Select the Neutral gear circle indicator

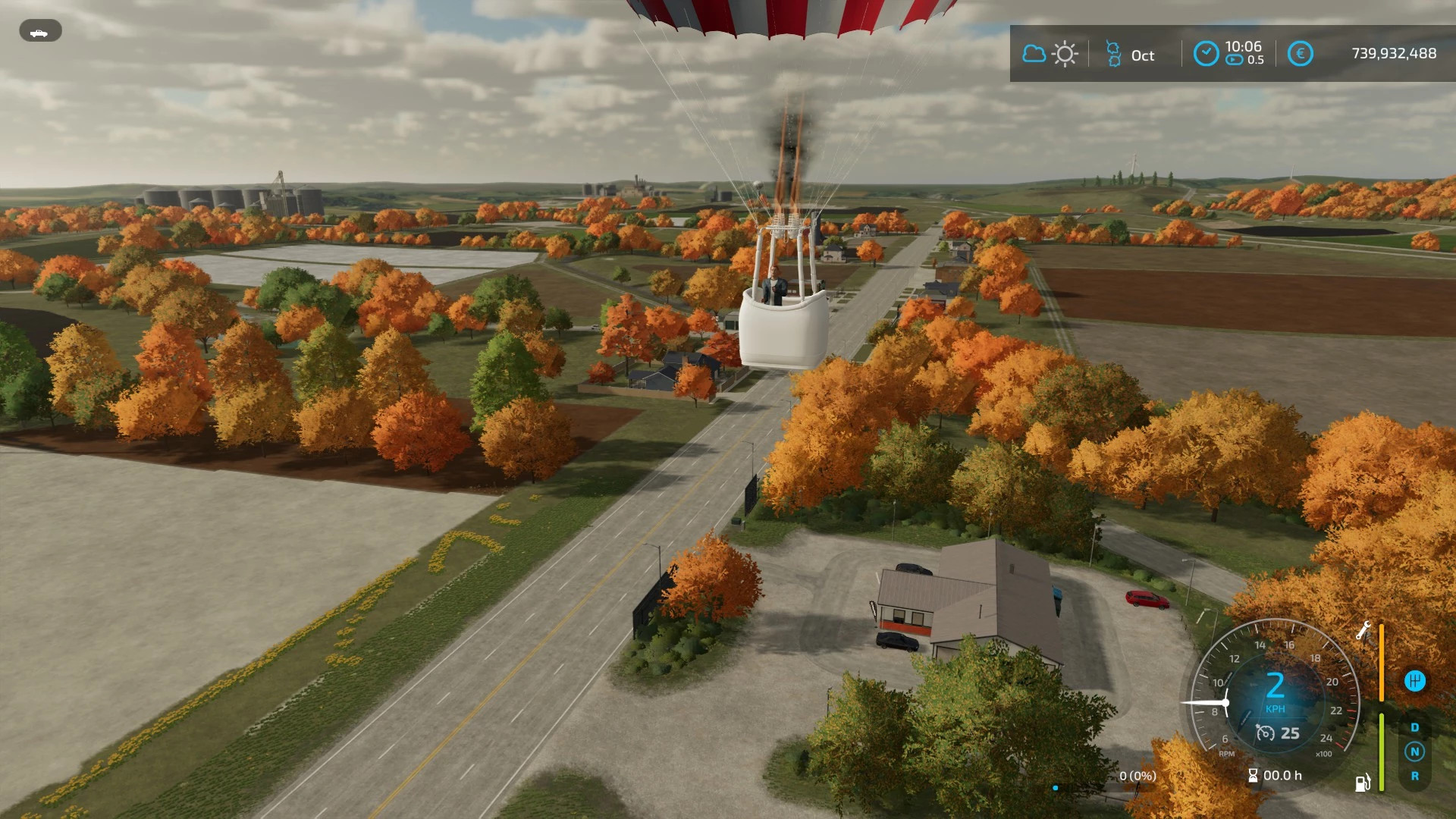(x=1414, y=751)
